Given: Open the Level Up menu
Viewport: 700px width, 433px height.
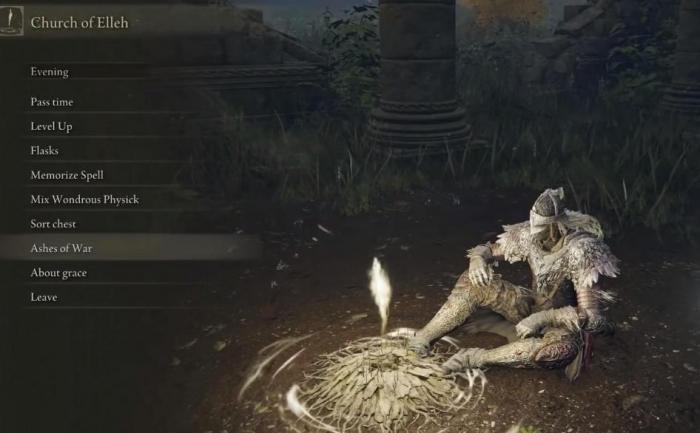Looking at the screenshot, I should [x=52, y=127].
